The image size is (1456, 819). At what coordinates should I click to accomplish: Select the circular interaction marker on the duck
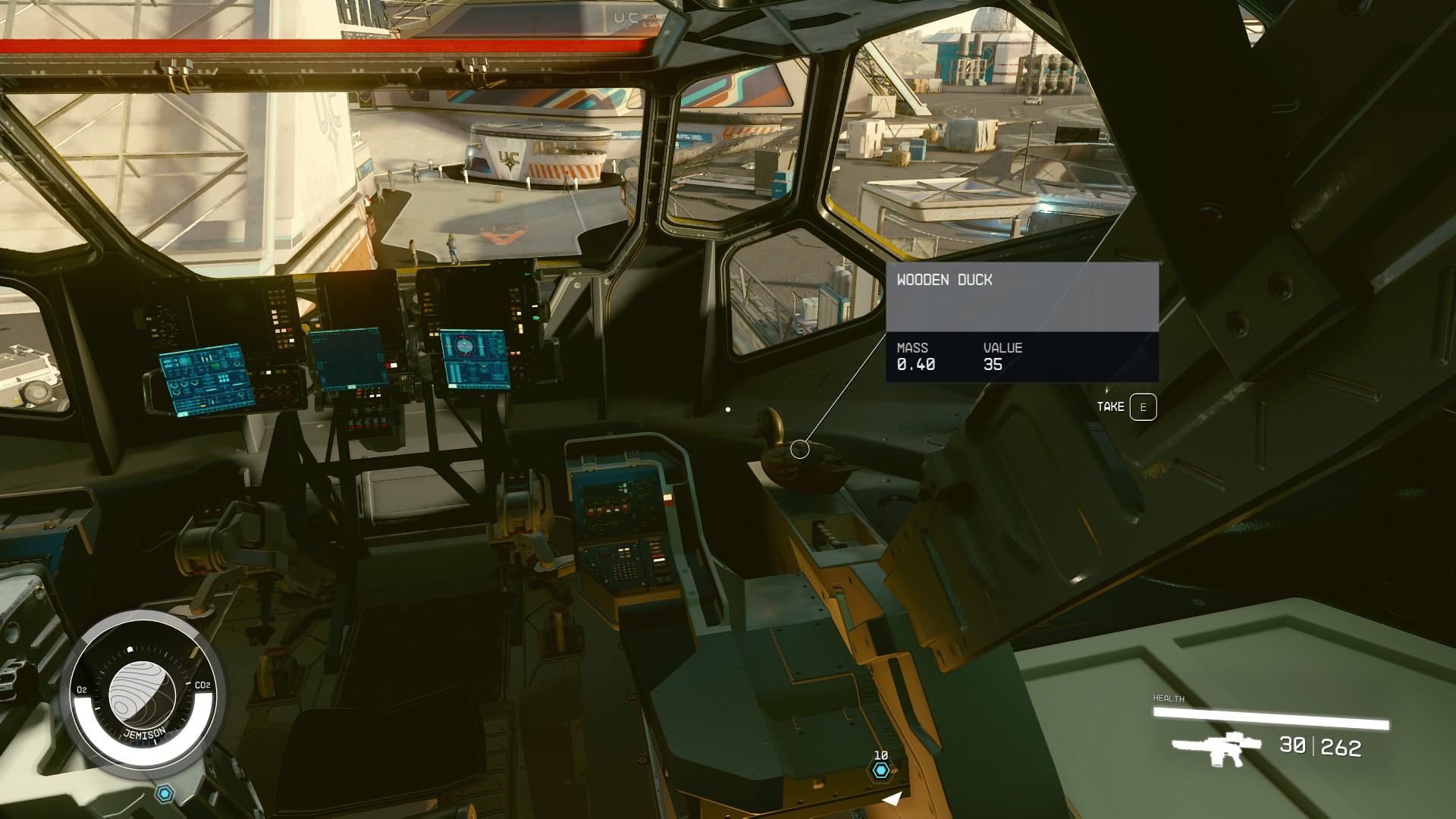(x=799, y=450)
